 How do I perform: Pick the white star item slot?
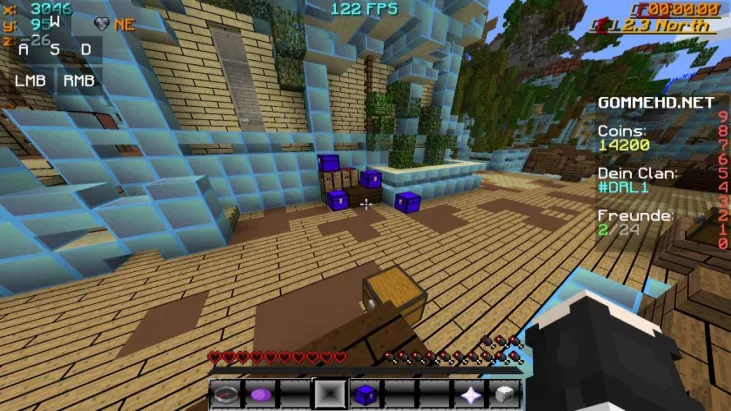(x=470, y=394)
